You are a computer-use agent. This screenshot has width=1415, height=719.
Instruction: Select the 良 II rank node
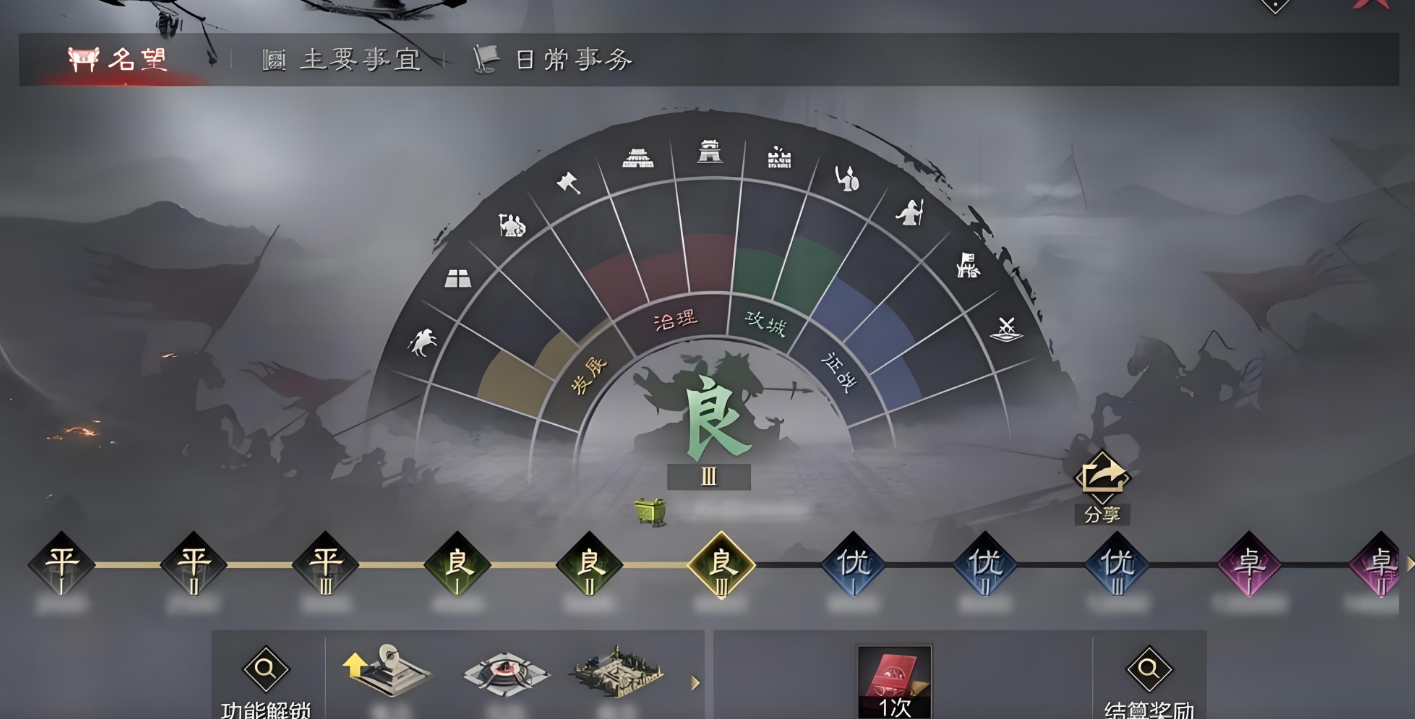pyautogui.click(x=589, y=564)
